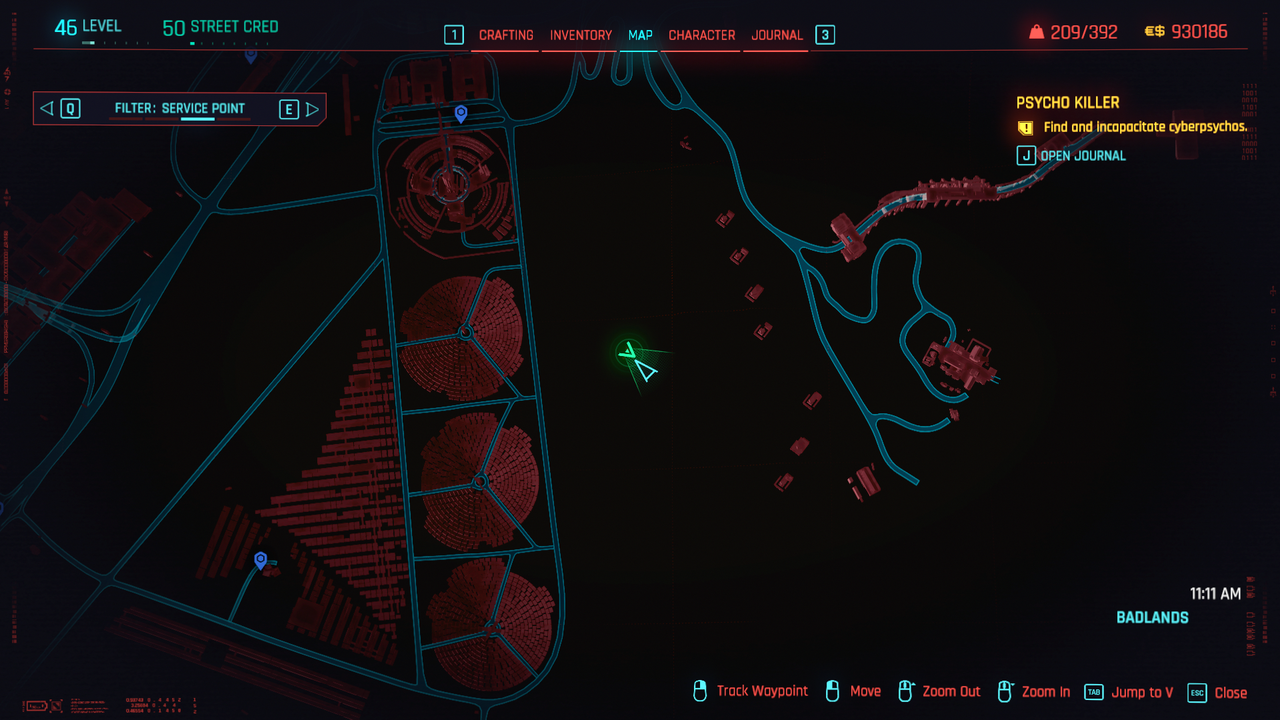Select the Psycho Killer tracked quest
1280x720 pixels.
click(1067, 103)
